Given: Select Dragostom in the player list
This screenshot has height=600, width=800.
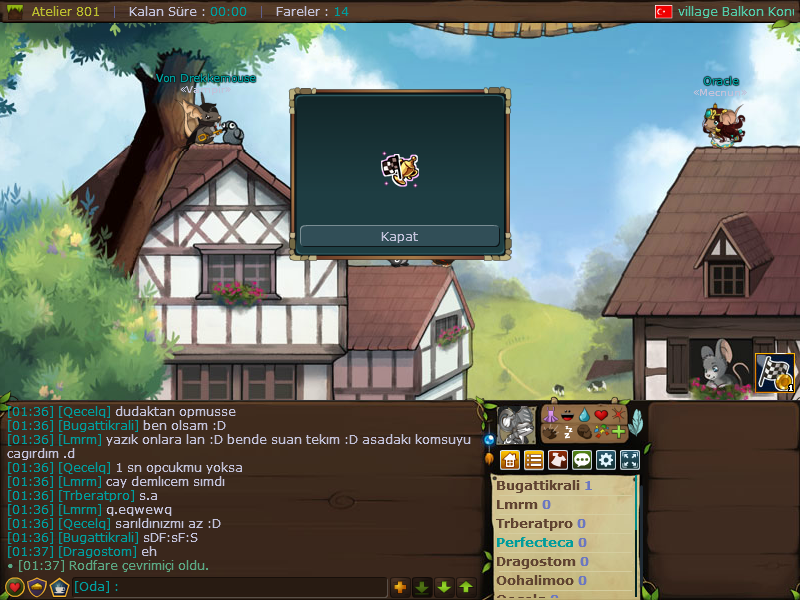Looking at the screenshot, I should pos(535,562).
